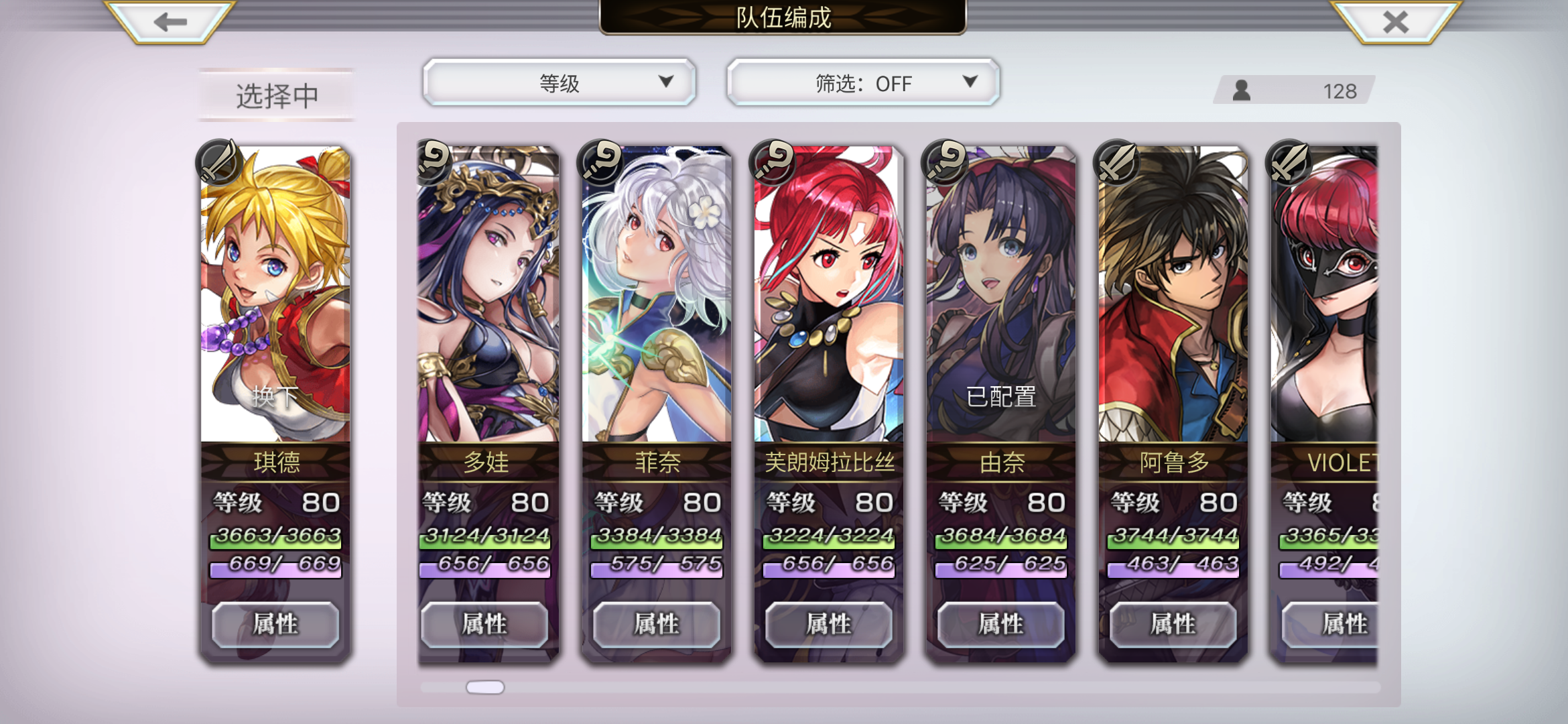The width and height of the screenshot is (1568, 724).
Task: Click the 队伍编成 title bar
Action: tap(783, 19)
